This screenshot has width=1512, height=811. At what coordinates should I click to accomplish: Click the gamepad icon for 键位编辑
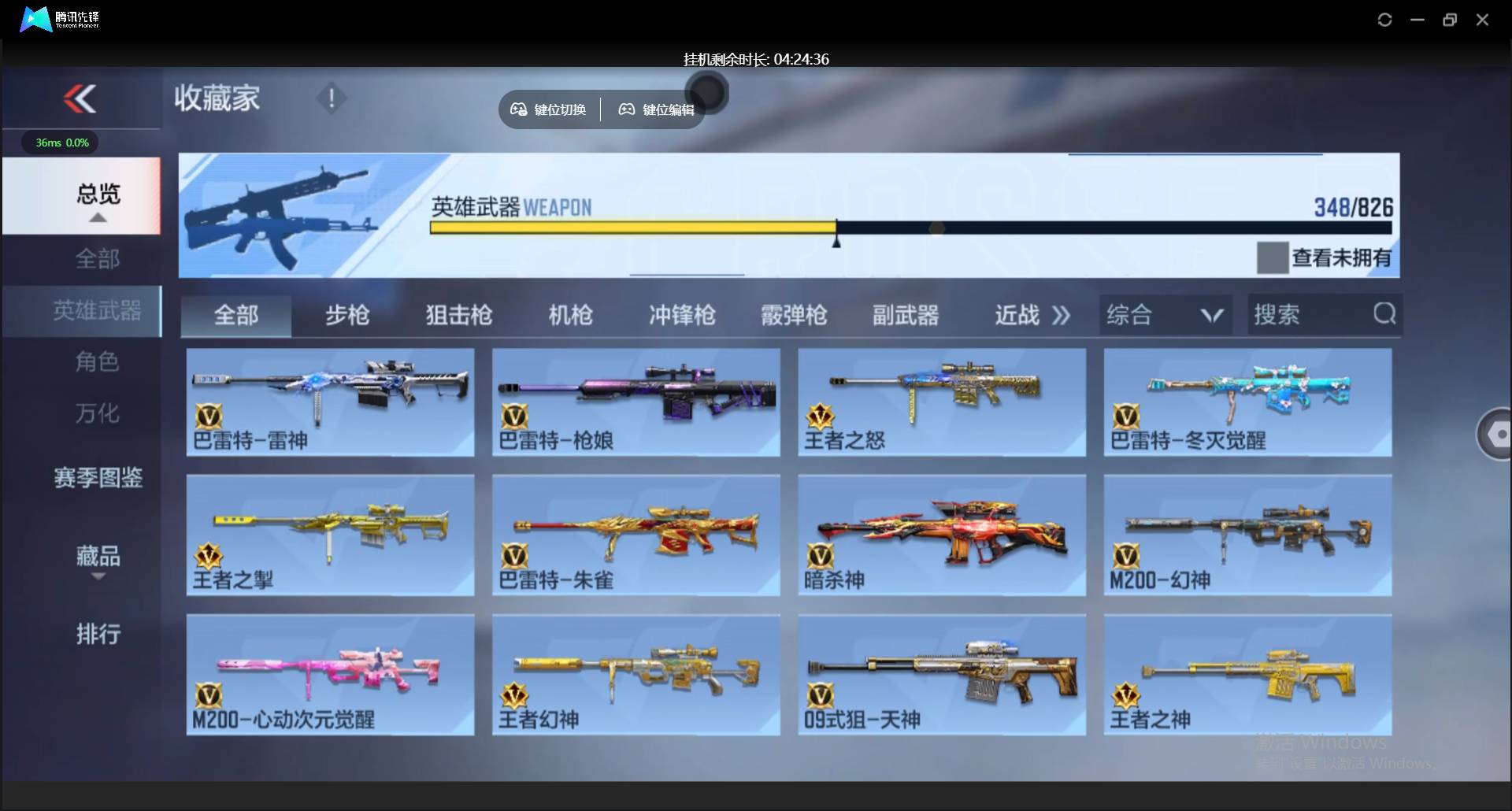point(627,109)
